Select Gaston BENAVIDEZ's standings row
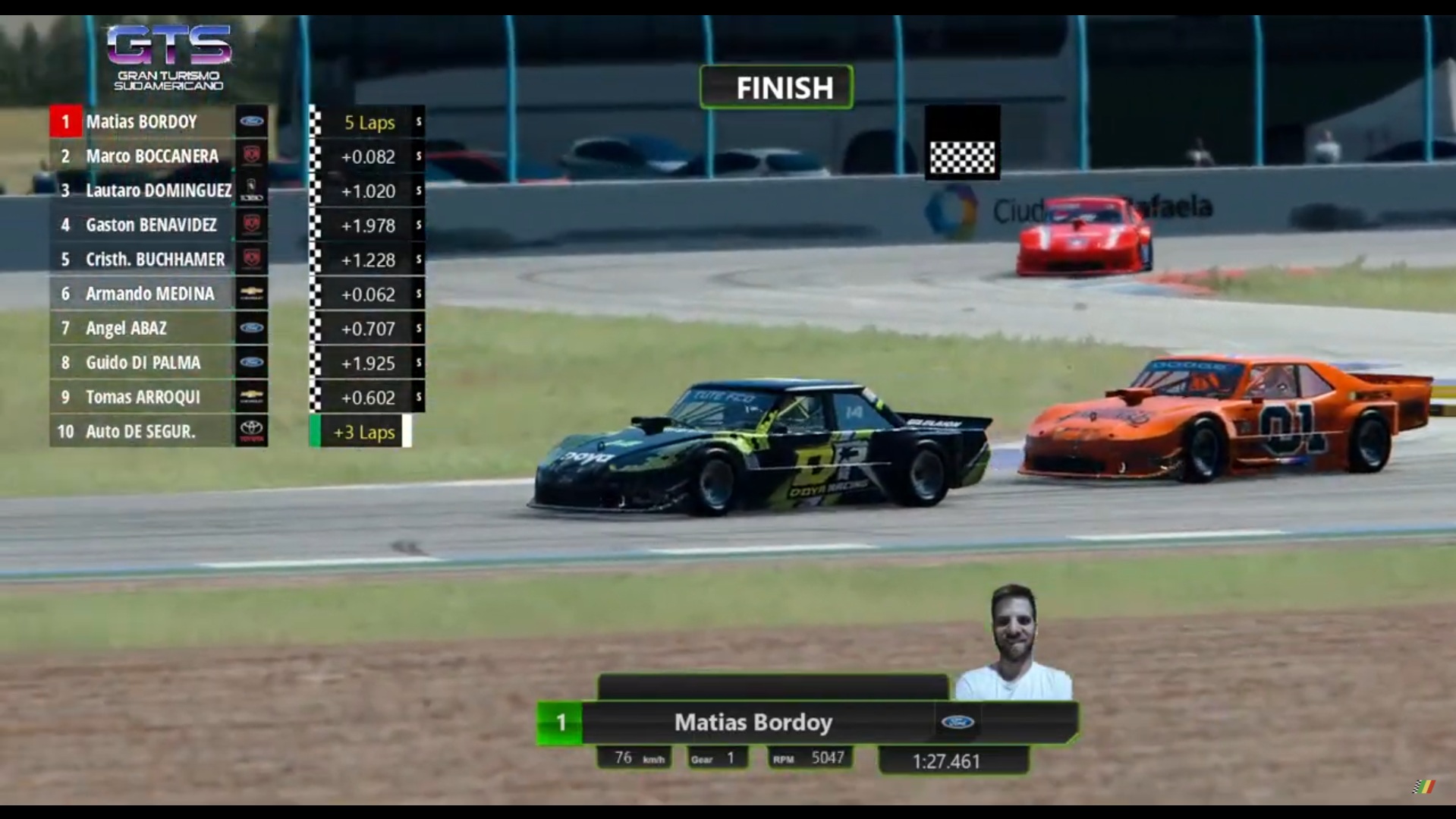 coord(151,225)
